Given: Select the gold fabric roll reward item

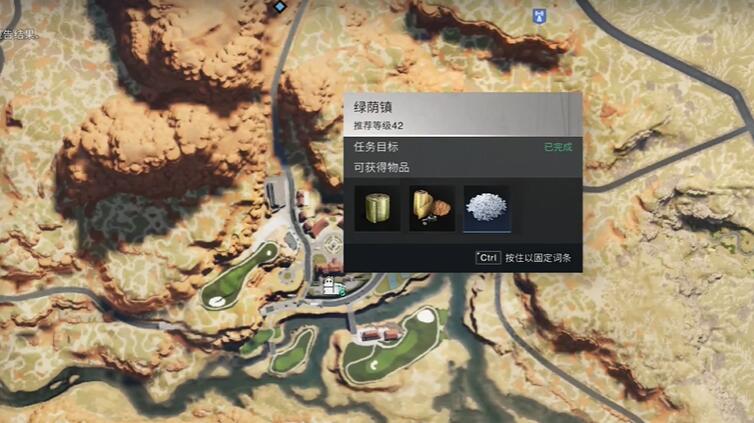Looking at the screenshot, I should tap(377, 208).
